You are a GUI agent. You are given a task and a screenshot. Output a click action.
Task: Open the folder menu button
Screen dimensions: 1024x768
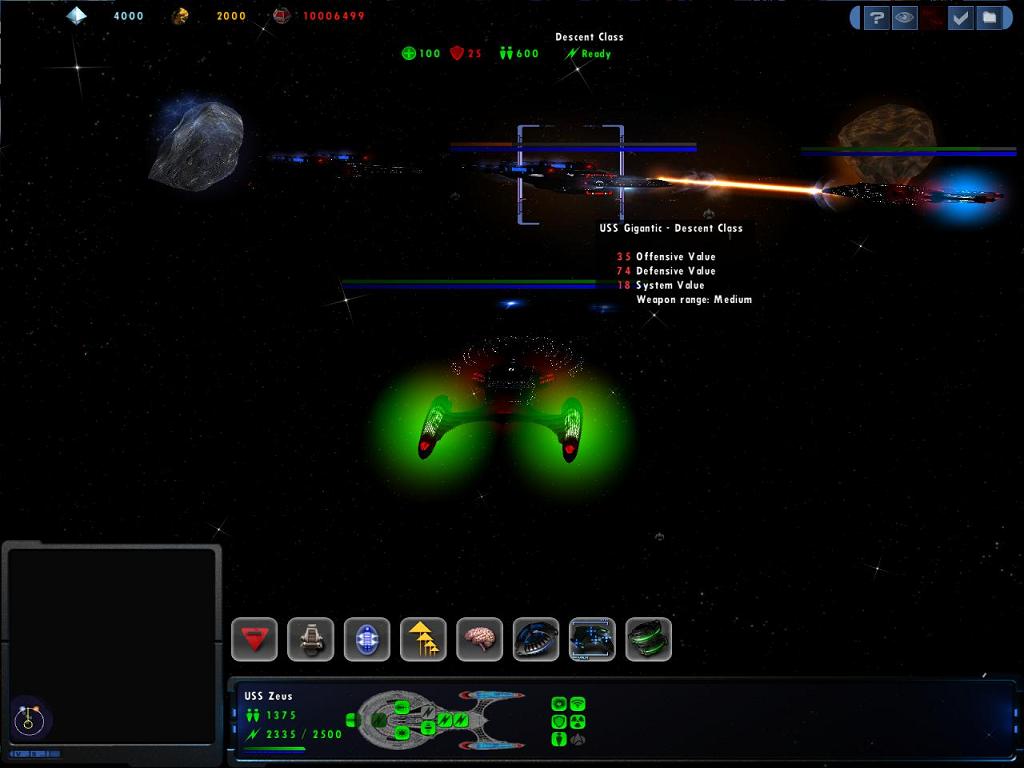pos(988,18)
